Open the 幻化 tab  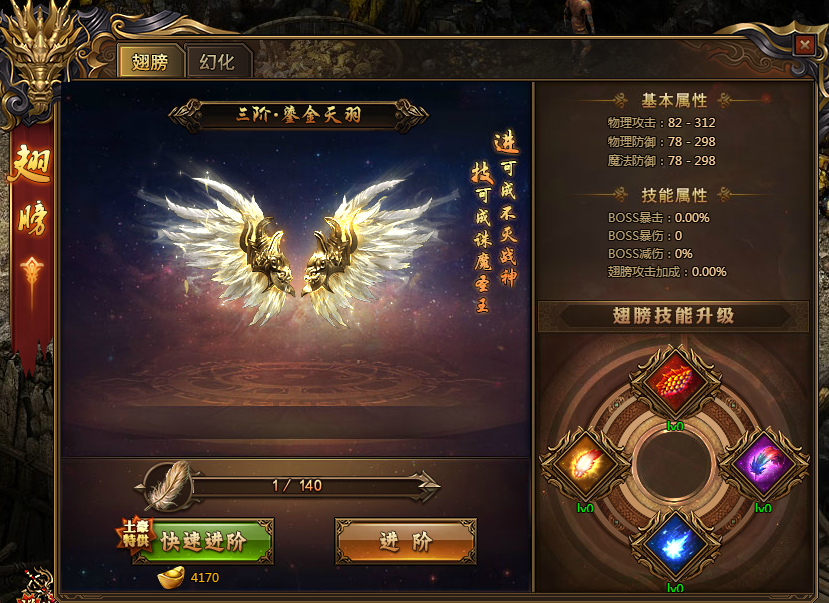[x=217, y=62]
